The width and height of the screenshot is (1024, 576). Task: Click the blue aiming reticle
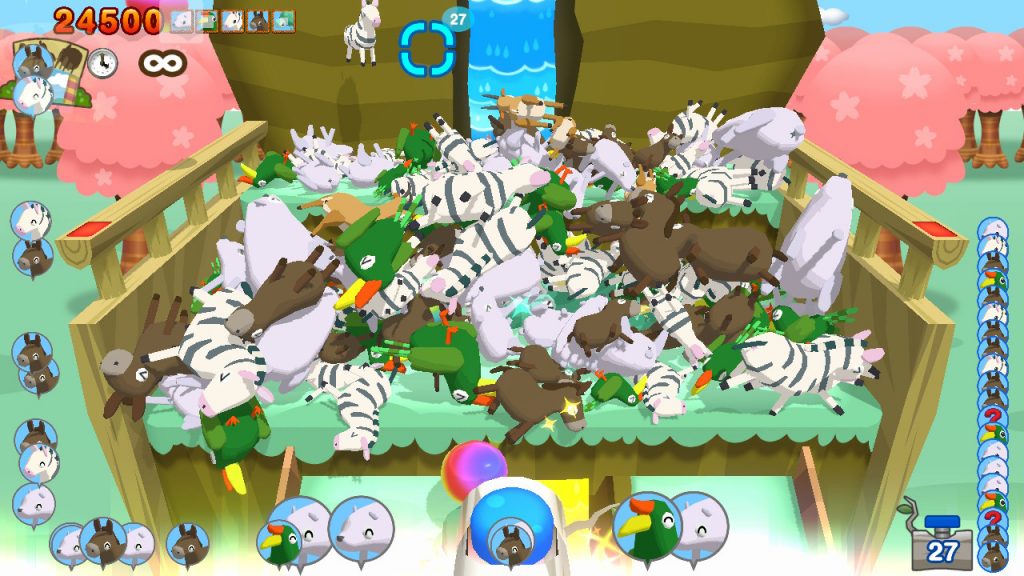[x=427, y=48]
